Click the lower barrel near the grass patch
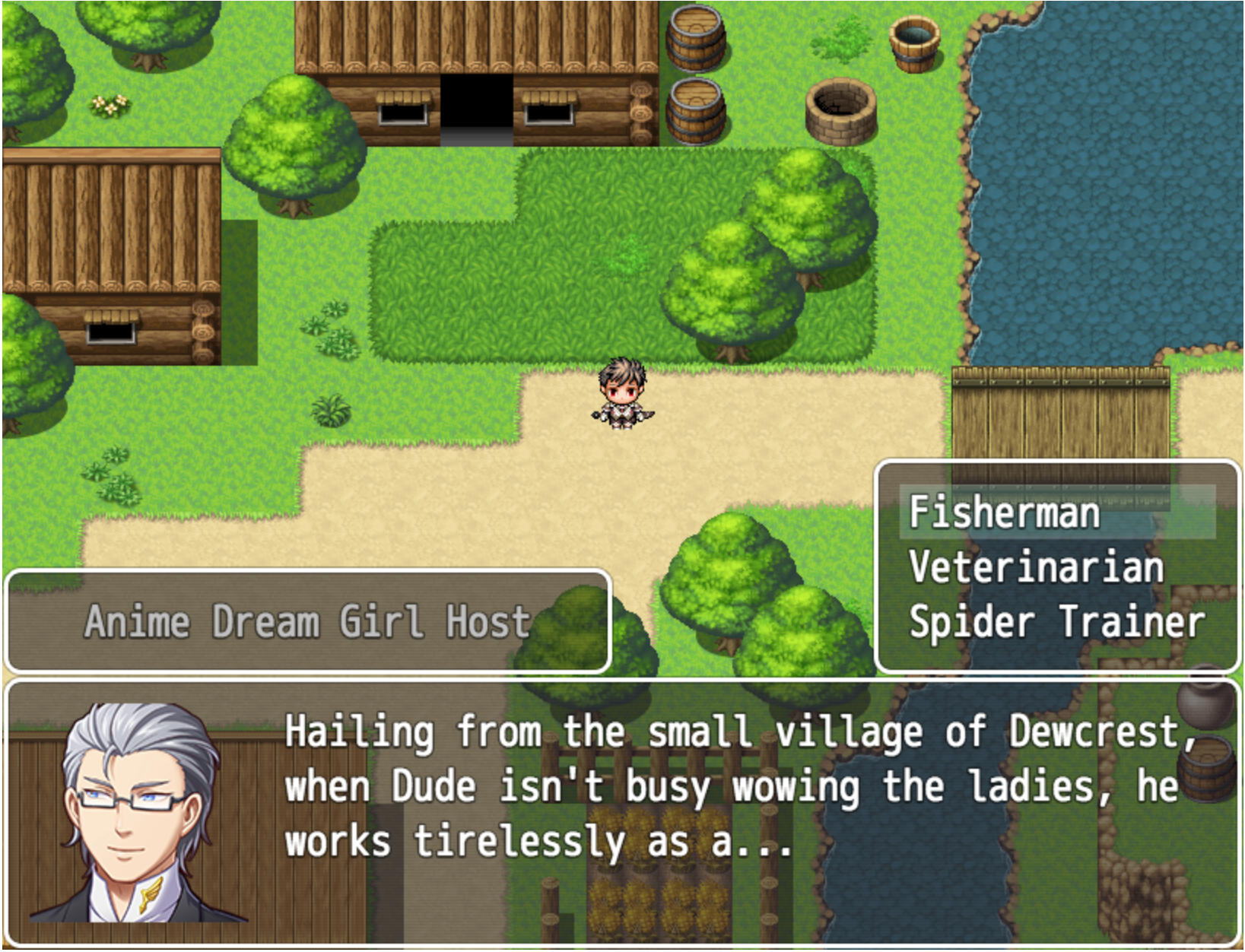Viewport: 1245px width, 952px height. (x=694, y=110)
